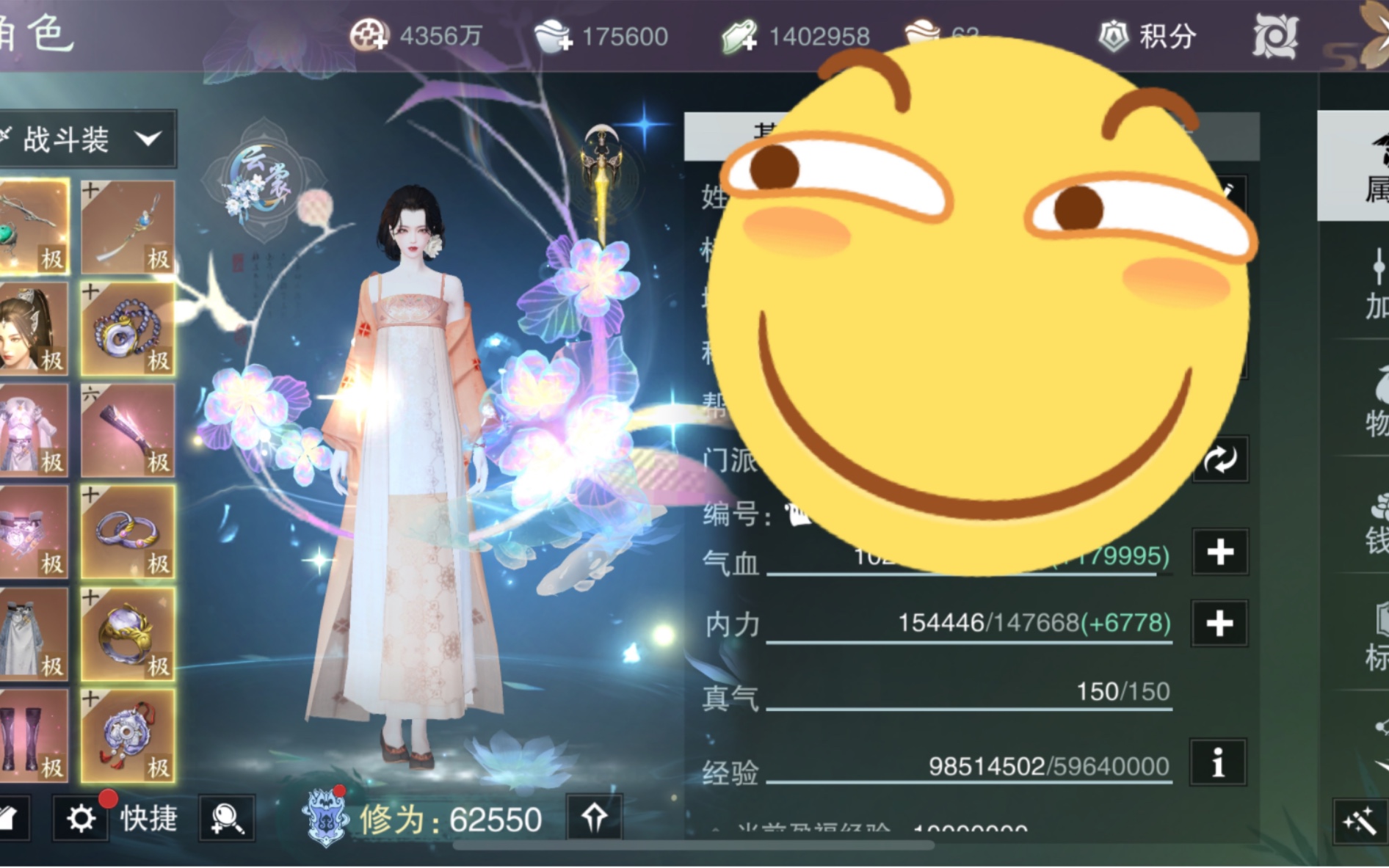
Task: Click the 门派 refresh arrows button
Action: [x=1220, y=460]
